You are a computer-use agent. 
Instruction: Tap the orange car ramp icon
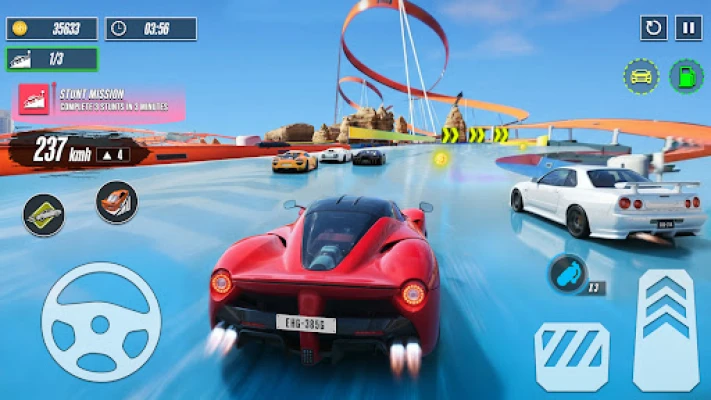[x=117, y=202]
